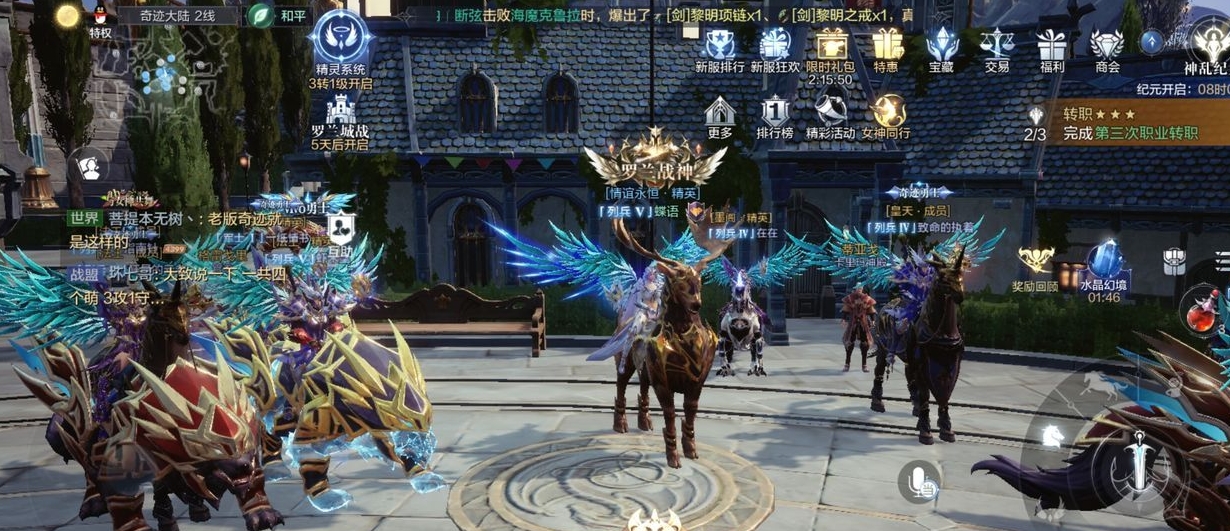Claim the 限时礼包 limited-time gift pack
This screenshot has width=1230, height=531.
830,45
